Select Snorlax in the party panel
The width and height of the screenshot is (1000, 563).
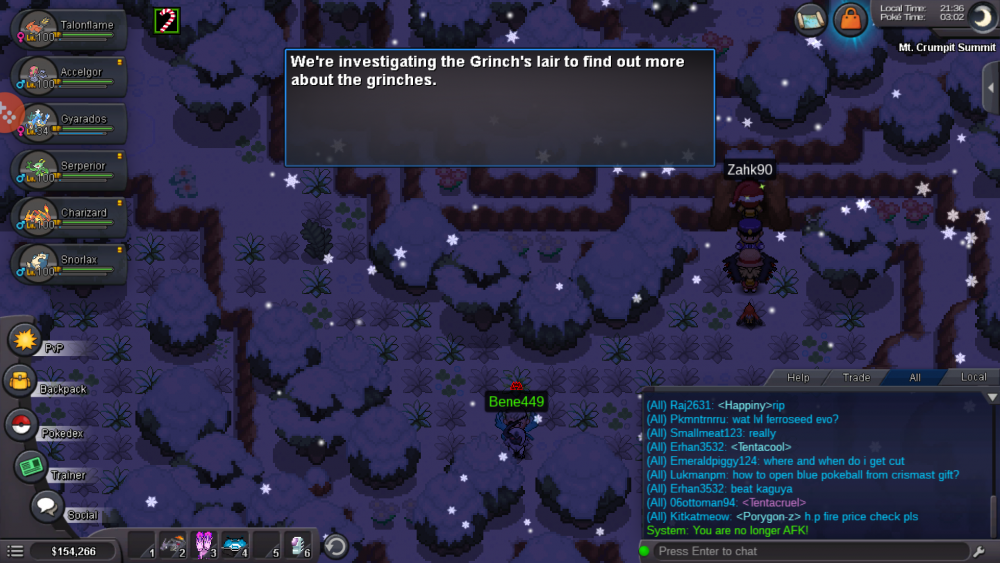[x=68, y=264]
